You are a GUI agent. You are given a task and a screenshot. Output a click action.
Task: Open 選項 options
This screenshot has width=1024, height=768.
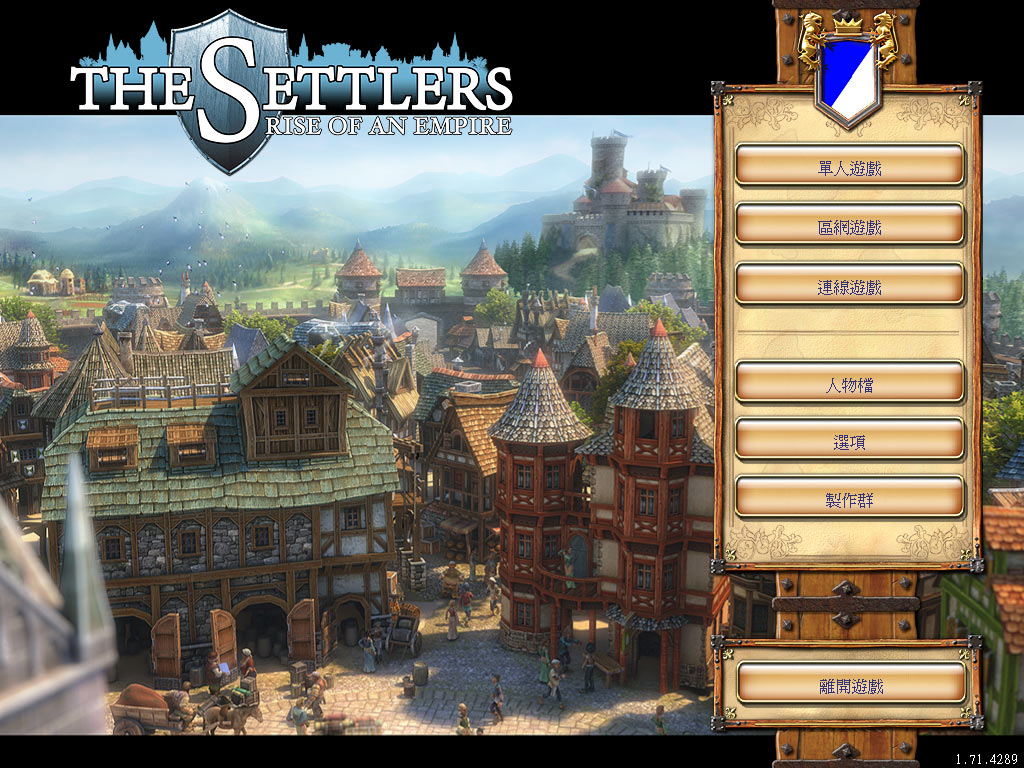[849, 440]
